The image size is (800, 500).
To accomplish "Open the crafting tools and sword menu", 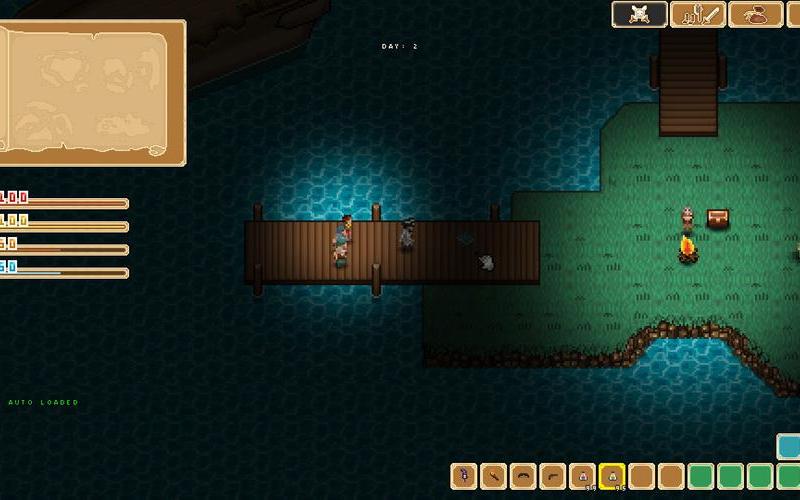I will pos(697,14).
